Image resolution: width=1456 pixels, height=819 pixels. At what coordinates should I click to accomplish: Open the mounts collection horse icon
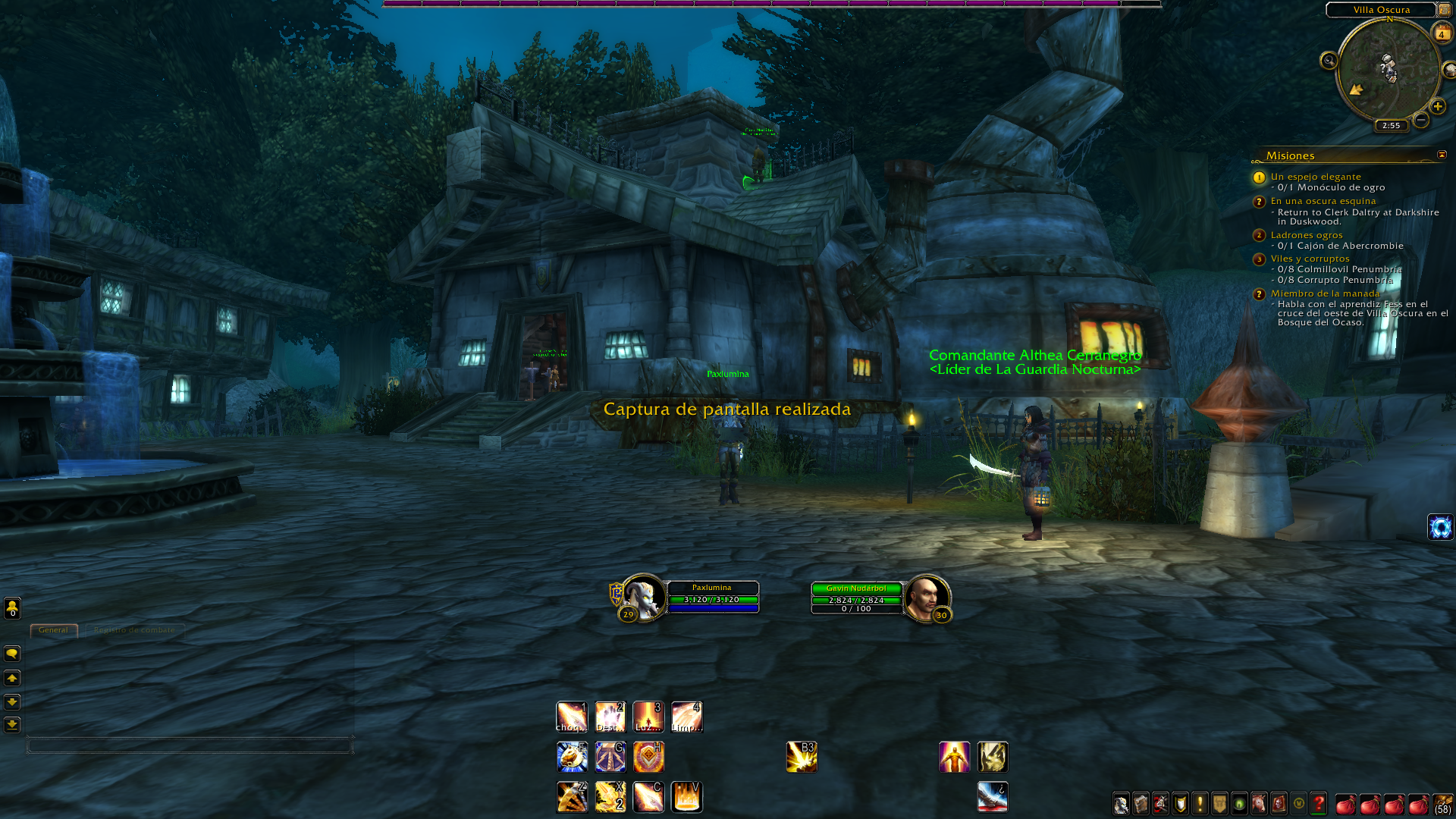(1259, 803)
